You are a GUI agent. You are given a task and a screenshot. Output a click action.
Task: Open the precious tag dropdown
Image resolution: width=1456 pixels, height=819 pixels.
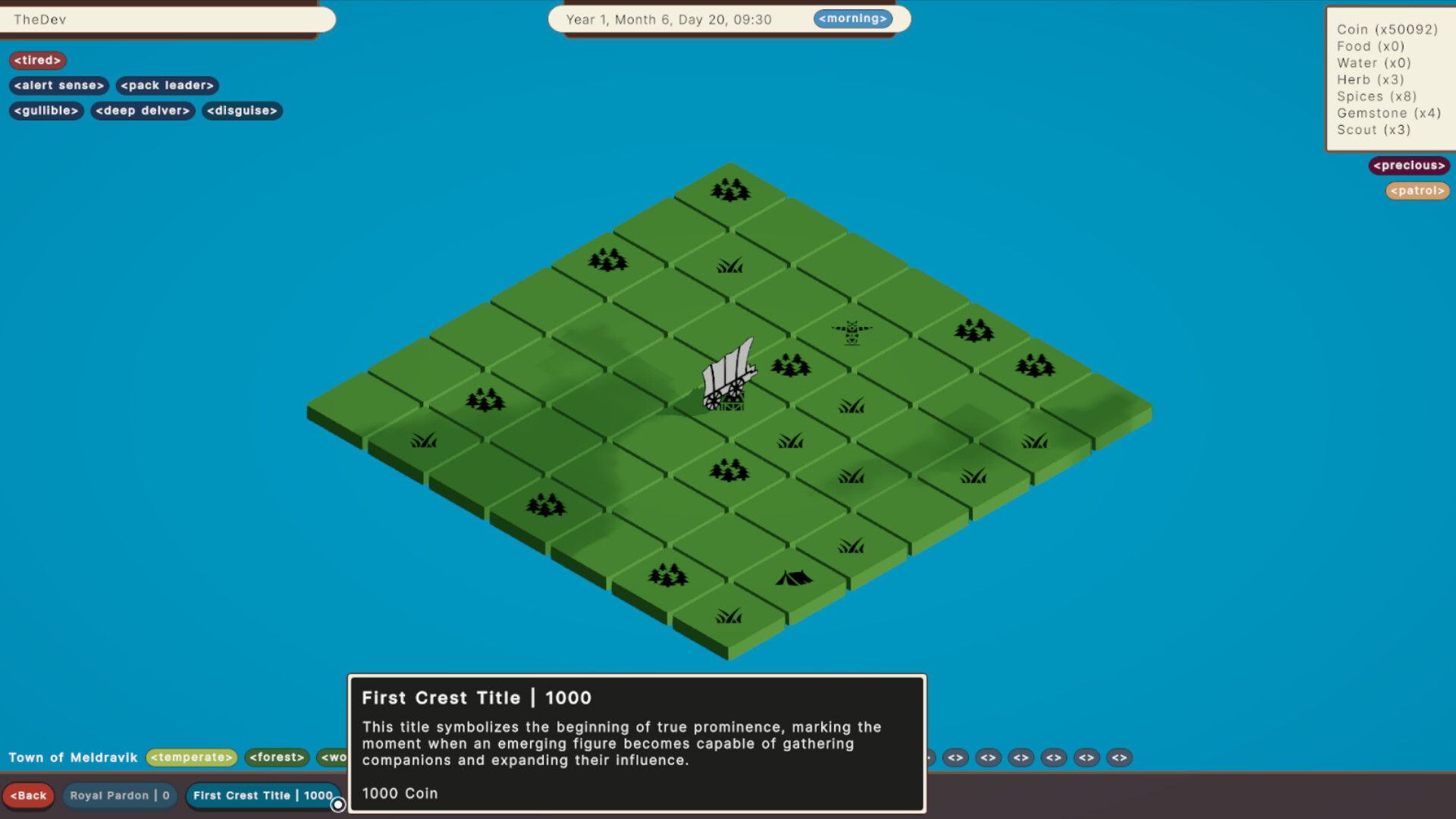click(x=1409, y=165)
